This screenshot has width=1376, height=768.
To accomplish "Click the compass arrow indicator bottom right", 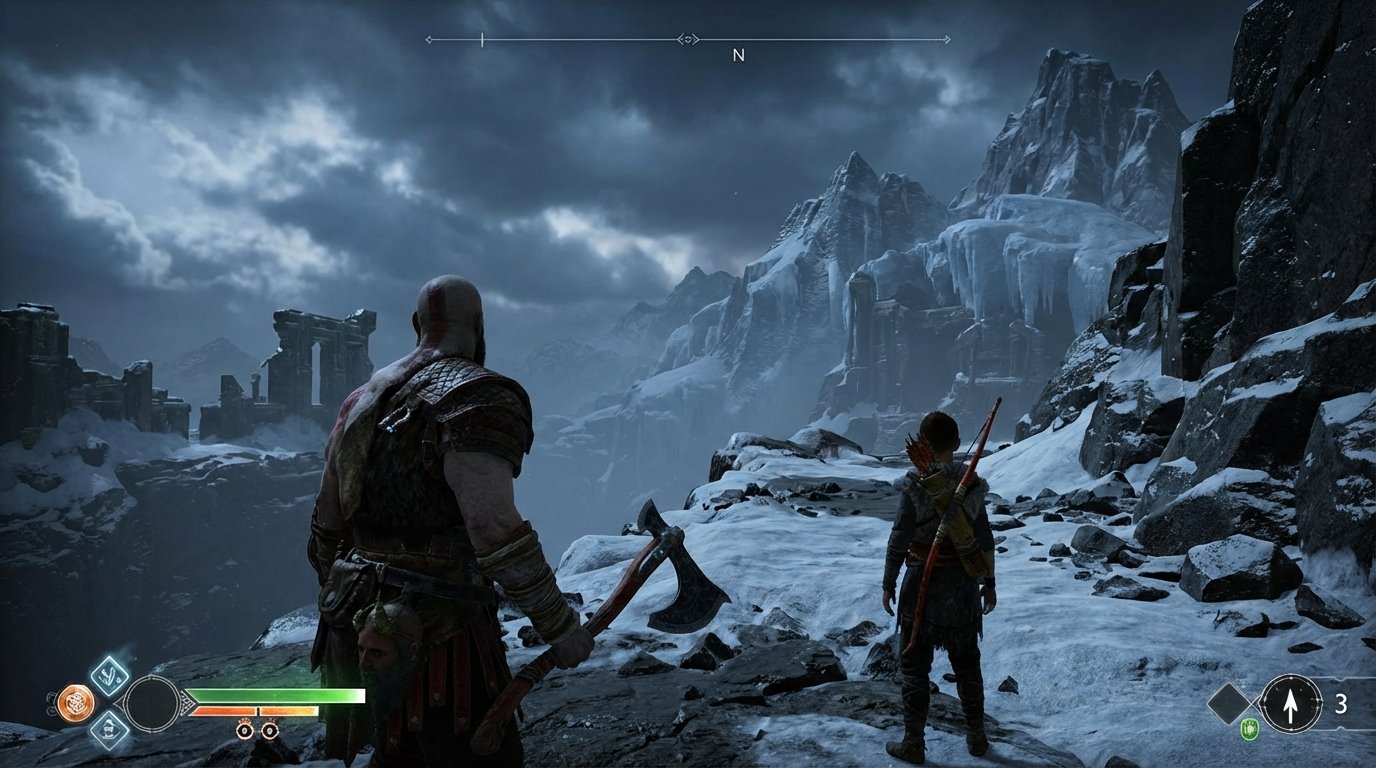I will tap(1291, 704).
